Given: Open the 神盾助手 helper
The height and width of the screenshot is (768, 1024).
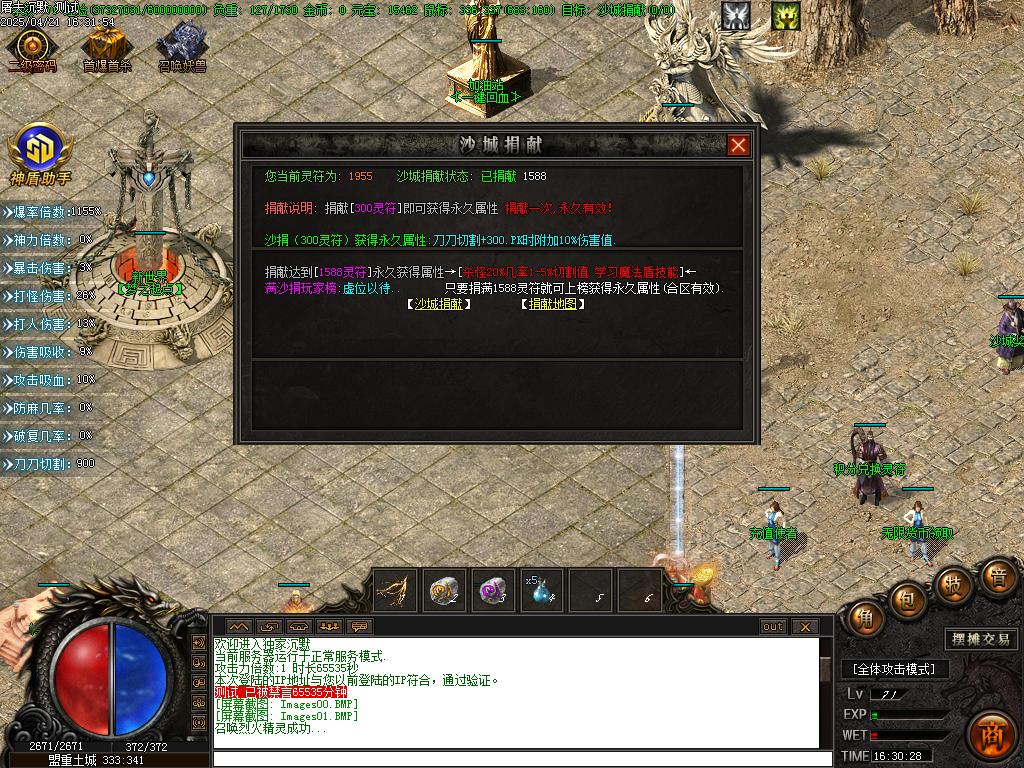Looking at the screenshot, I should [40, 152].
